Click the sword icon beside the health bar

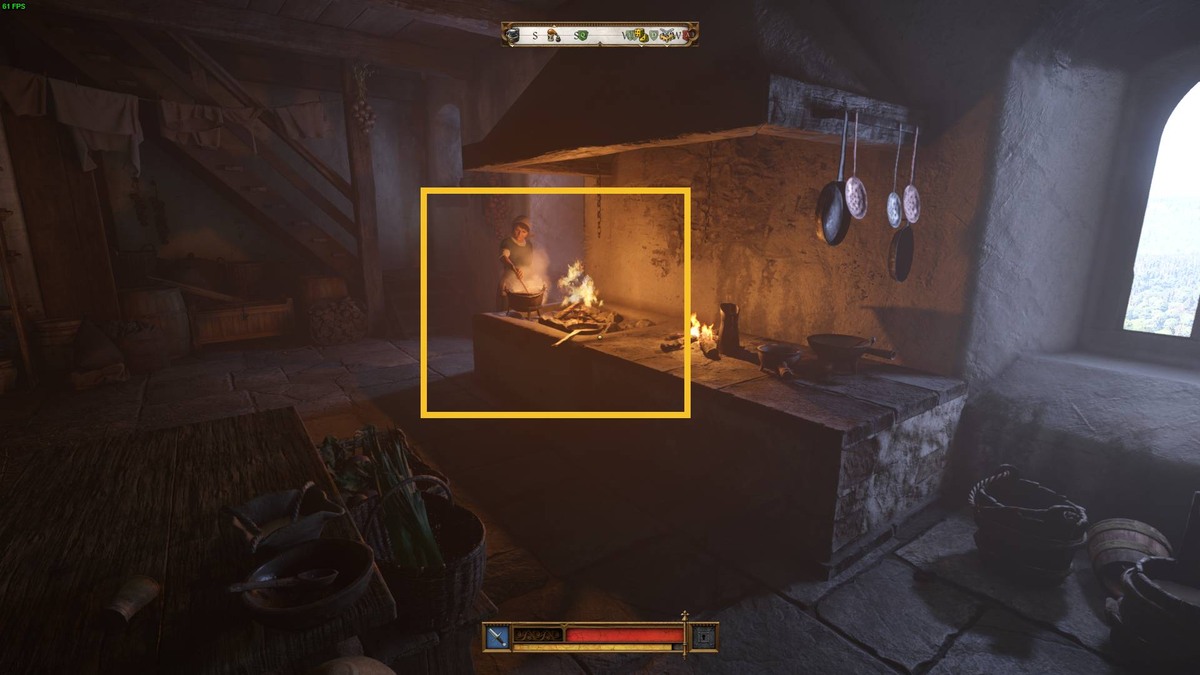coord(497,636)
